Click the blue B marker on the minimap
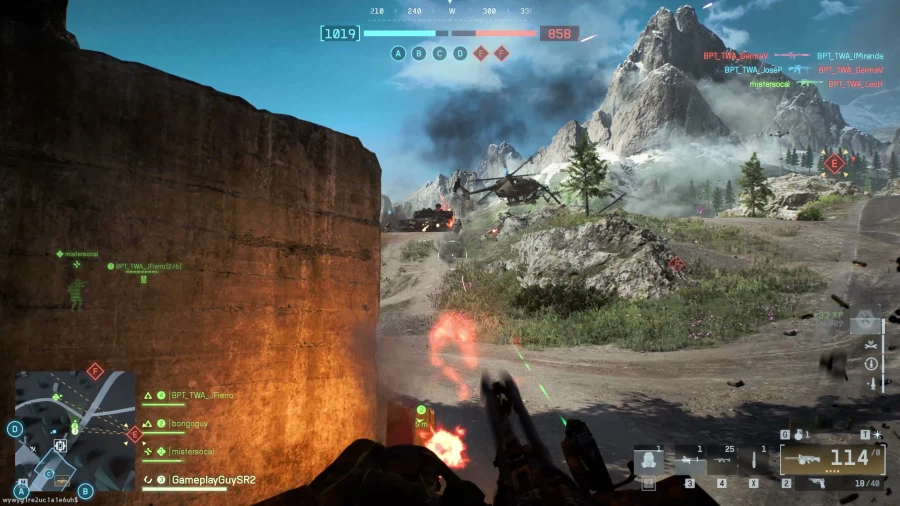900x506 pixels. [85, 490]
